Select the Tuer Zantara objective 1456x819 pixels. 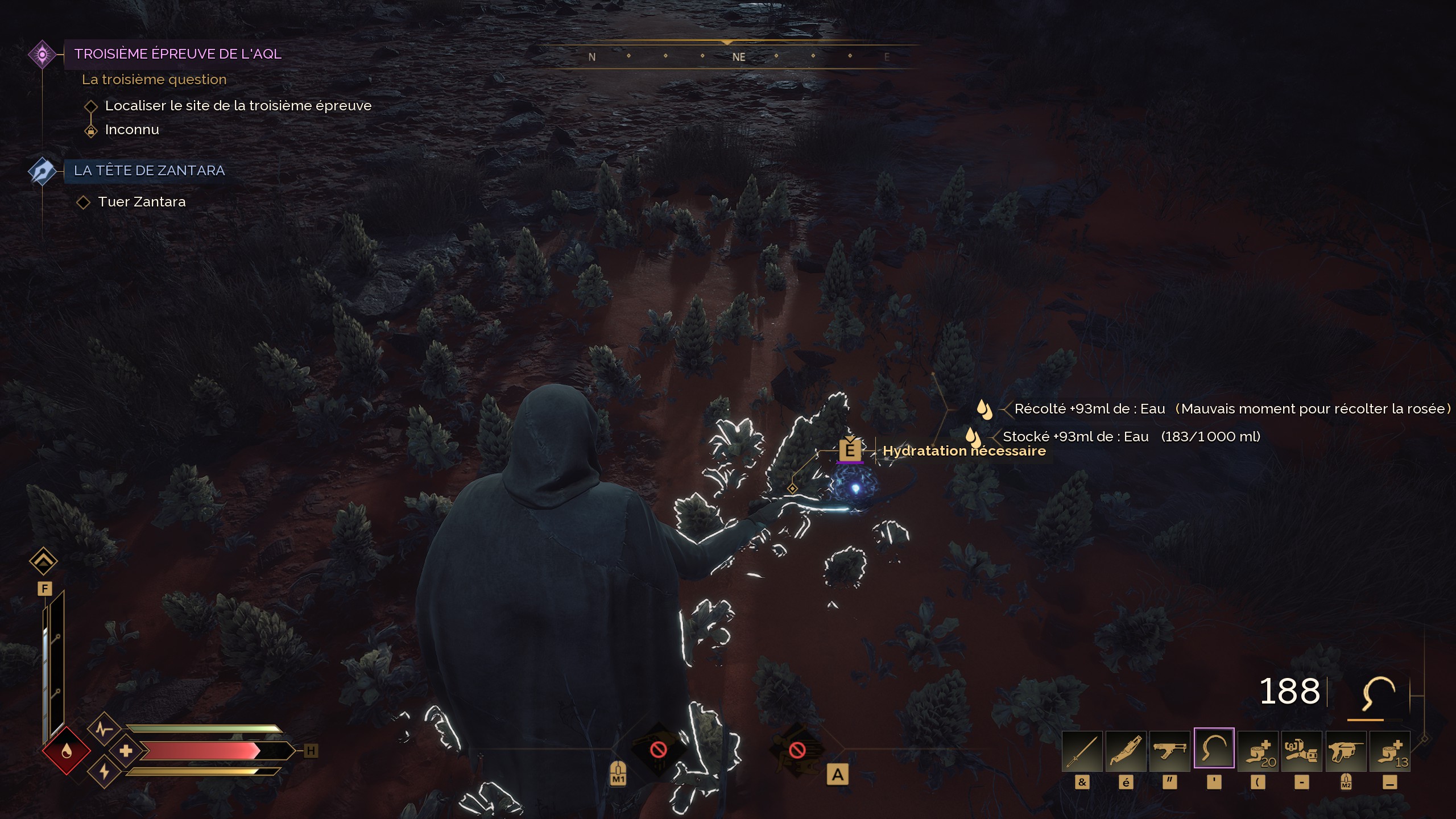click(142, 202)
